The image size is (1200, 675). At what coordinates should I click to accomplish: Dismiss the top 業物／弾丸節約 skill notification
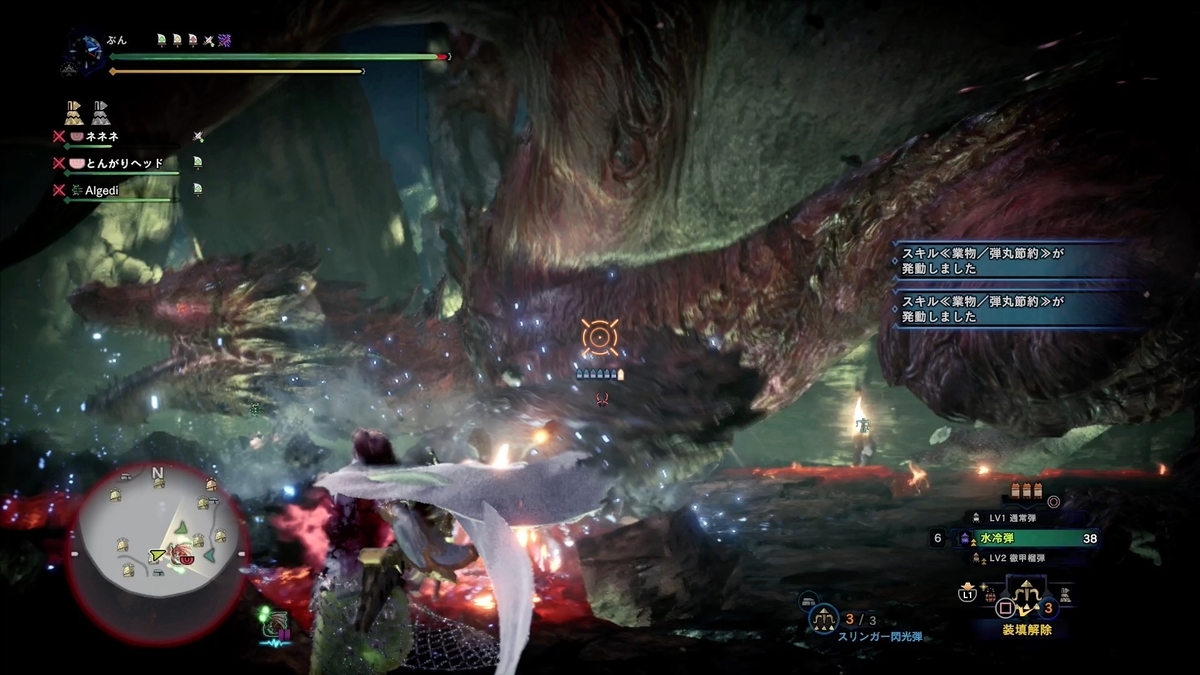click(1020, 261)
